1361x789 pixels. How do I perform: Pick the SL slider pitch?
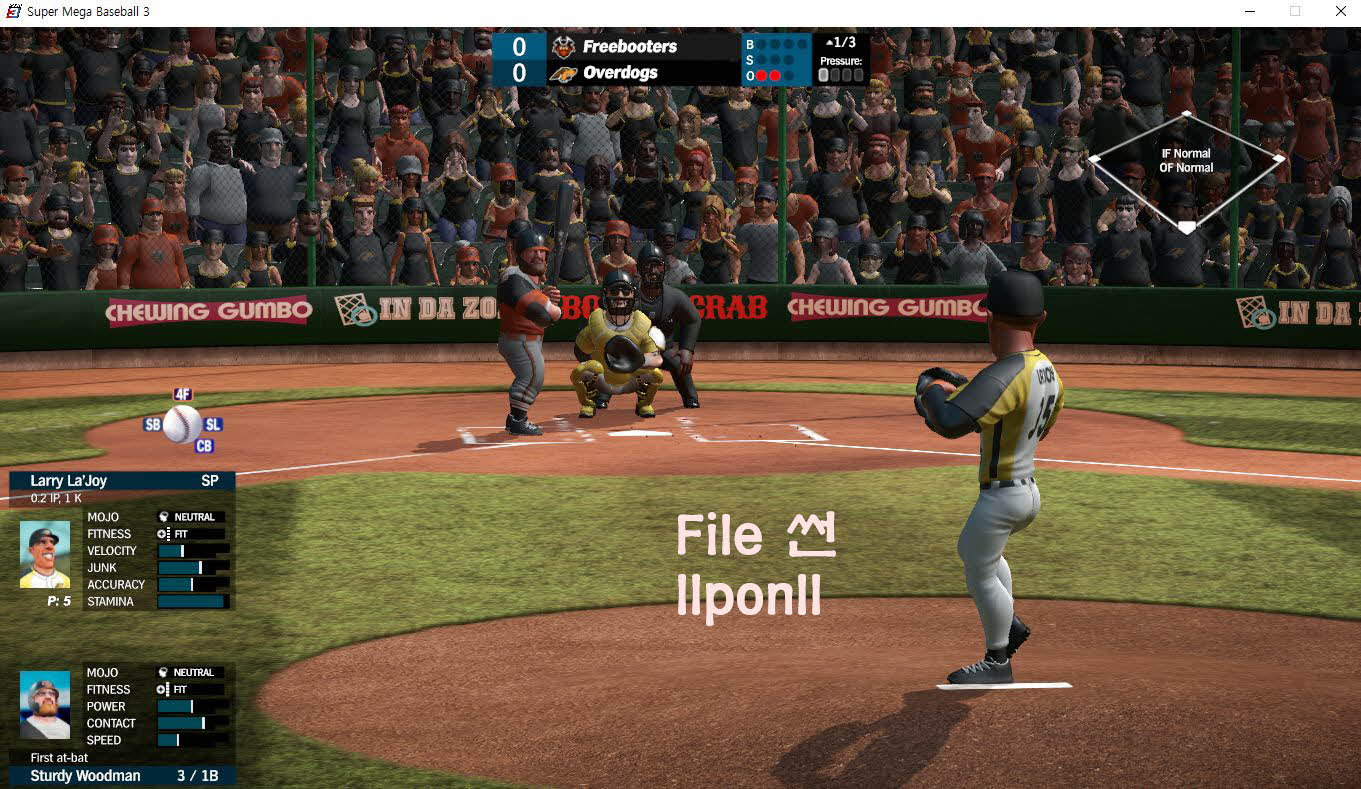[x=212, y=425]
